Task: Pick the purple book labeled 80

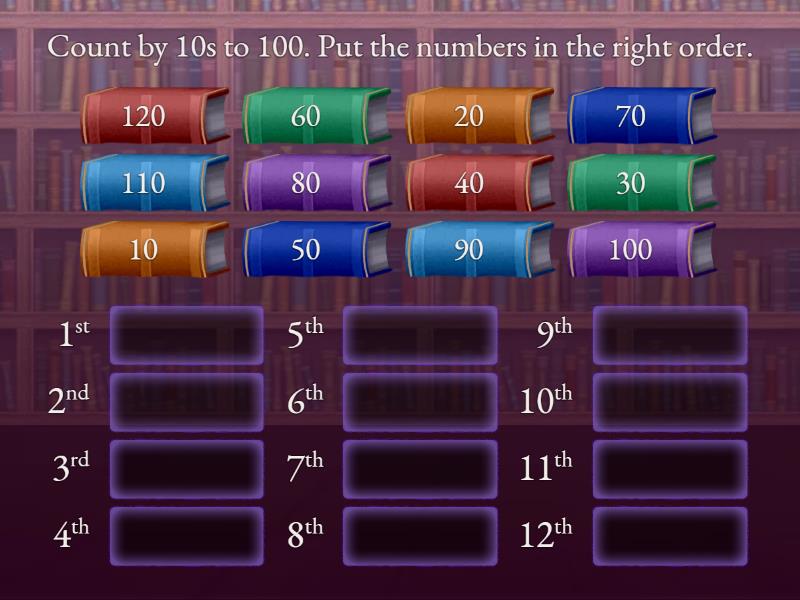Action: (306, 183)
